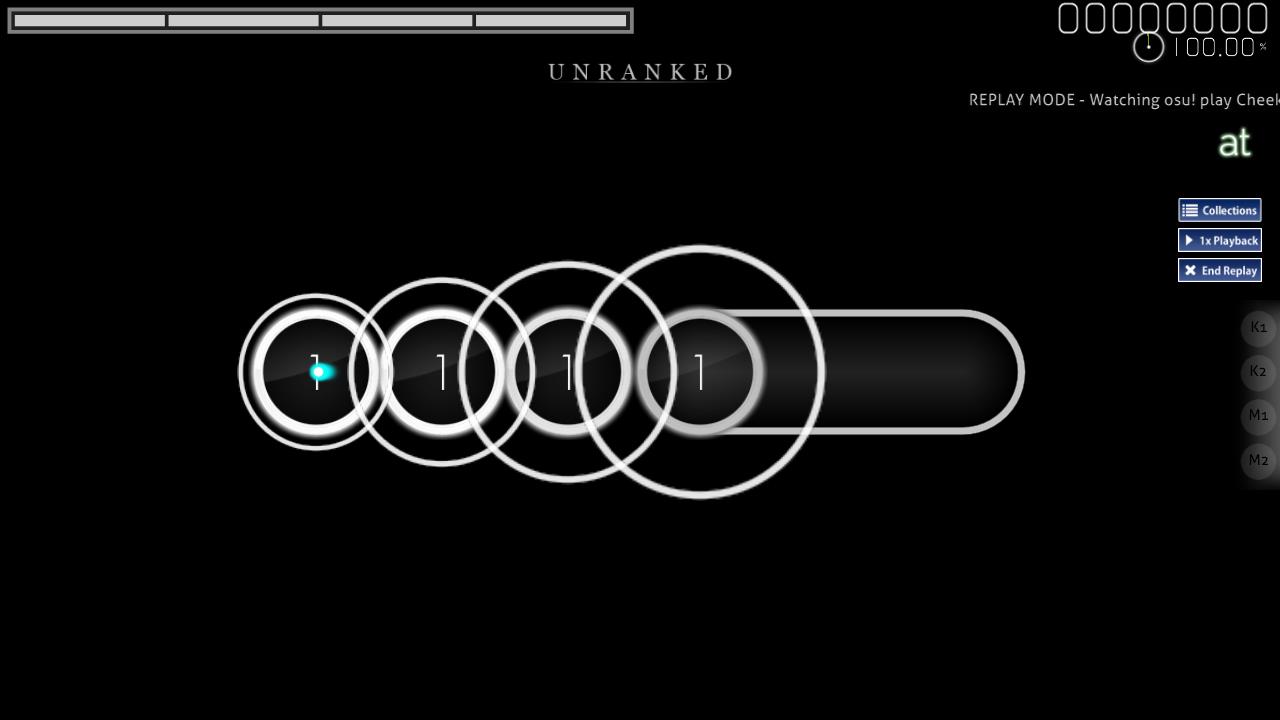Image resolution: width=1280 pixels, height=720 pixels.
Task: Click the play triangle on 1x Playback
Action: coord(1189,240)
